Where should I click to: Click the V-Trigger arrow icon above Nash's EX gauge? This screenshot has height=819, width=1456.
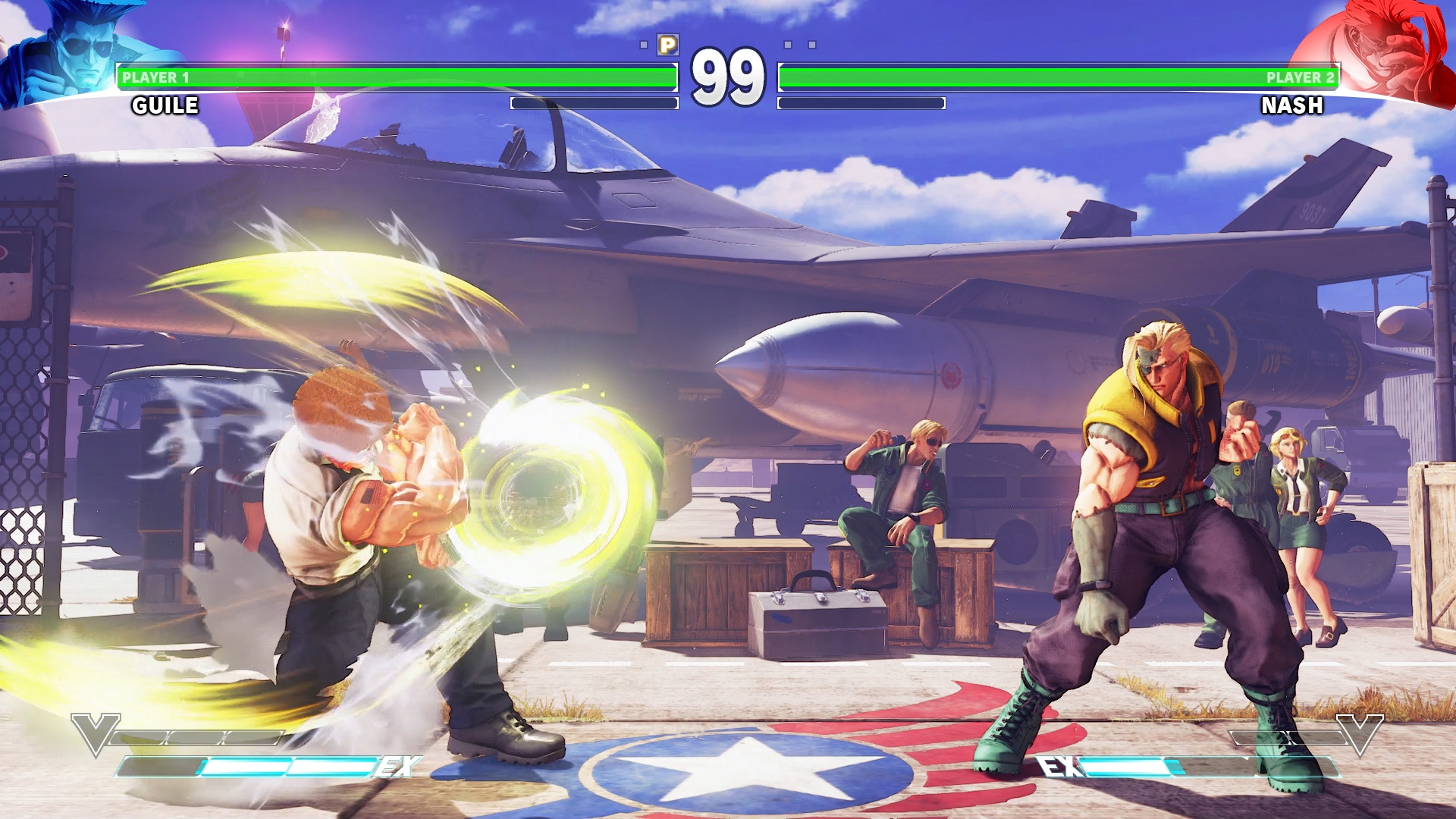pyautogui.click(x=1361, y=733)
